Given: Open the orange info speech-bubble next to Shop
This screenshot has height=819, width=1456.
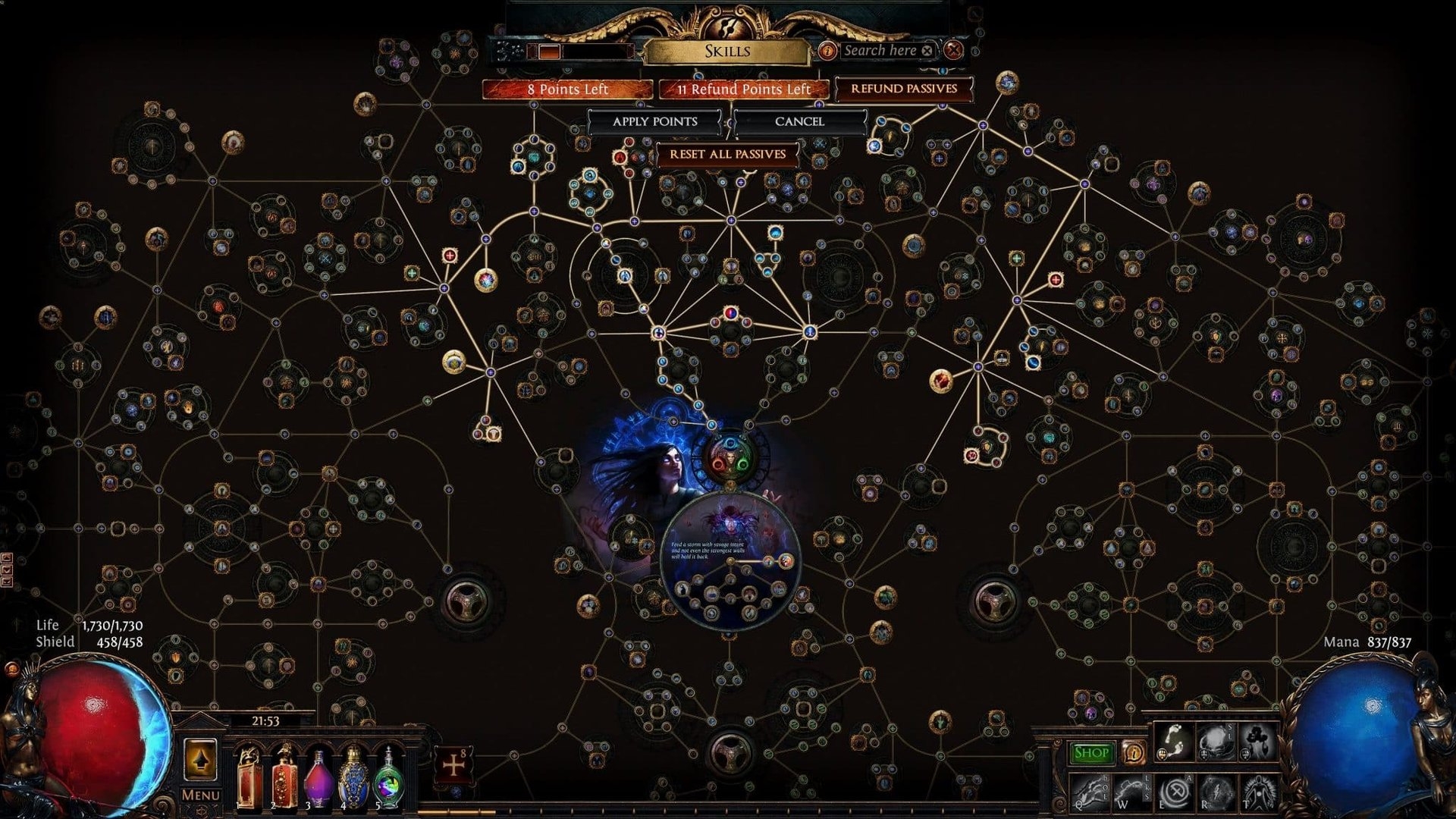Looking at the screenshot, I should tap(1133, 752).
